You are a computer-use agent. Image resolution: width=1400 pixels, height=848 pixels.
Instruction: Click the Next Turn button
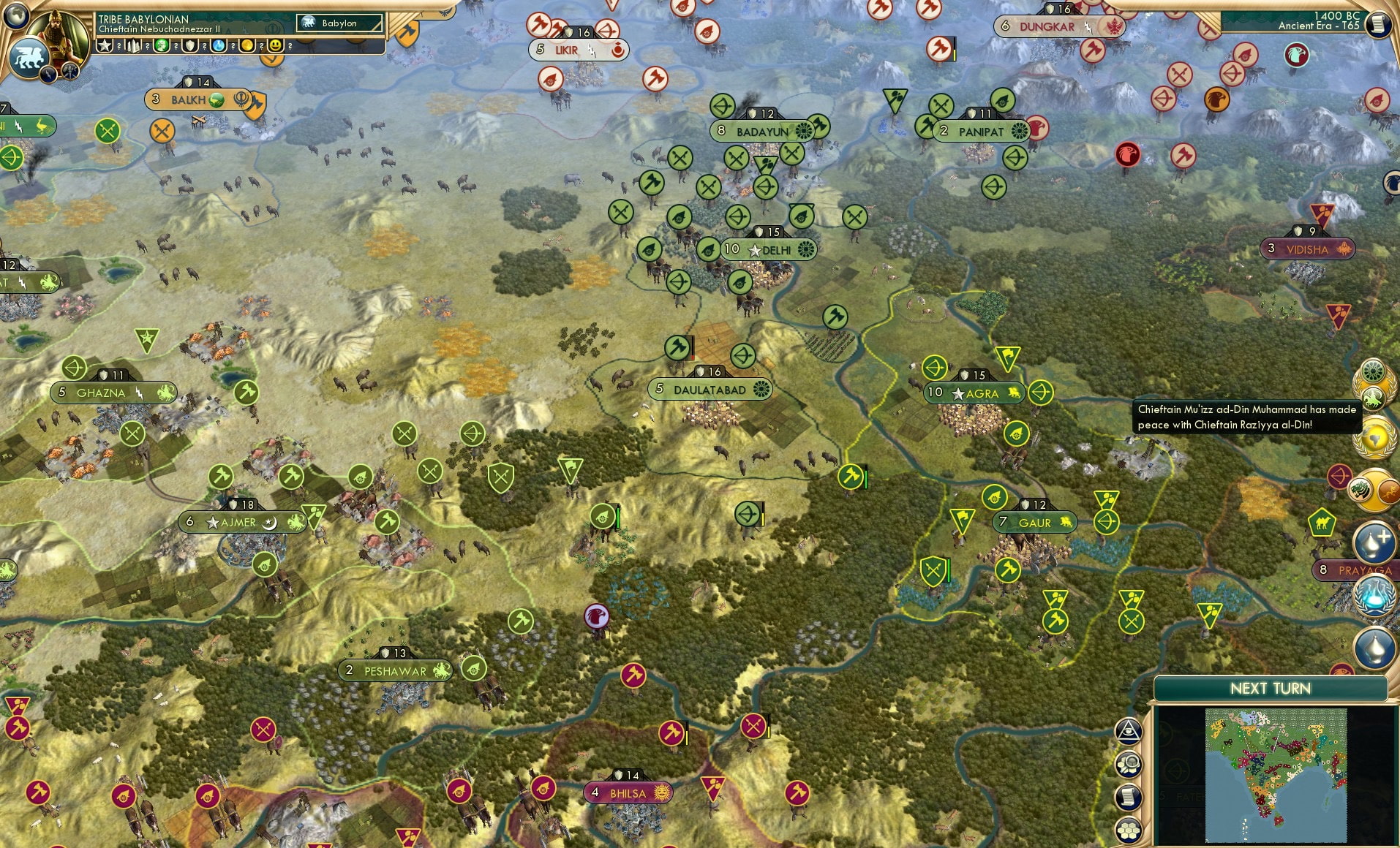tap(1269, 688)
